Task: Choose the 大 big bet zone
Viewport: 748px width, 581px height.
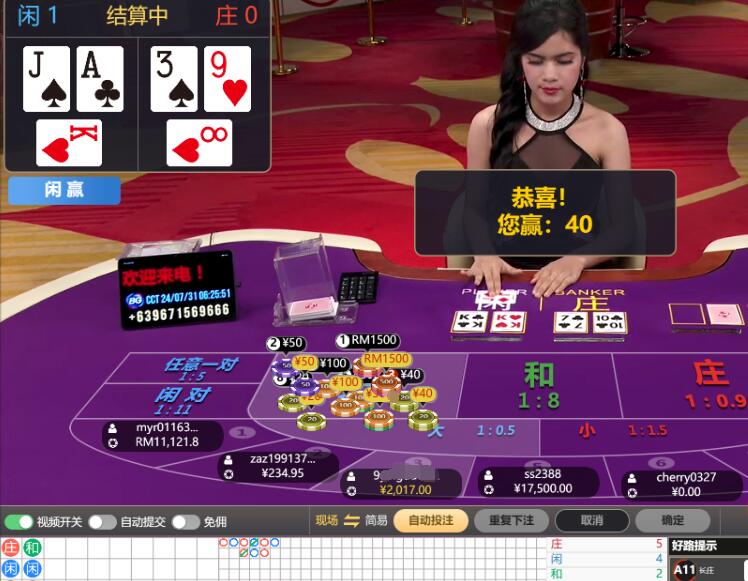Action: point(470,431)
